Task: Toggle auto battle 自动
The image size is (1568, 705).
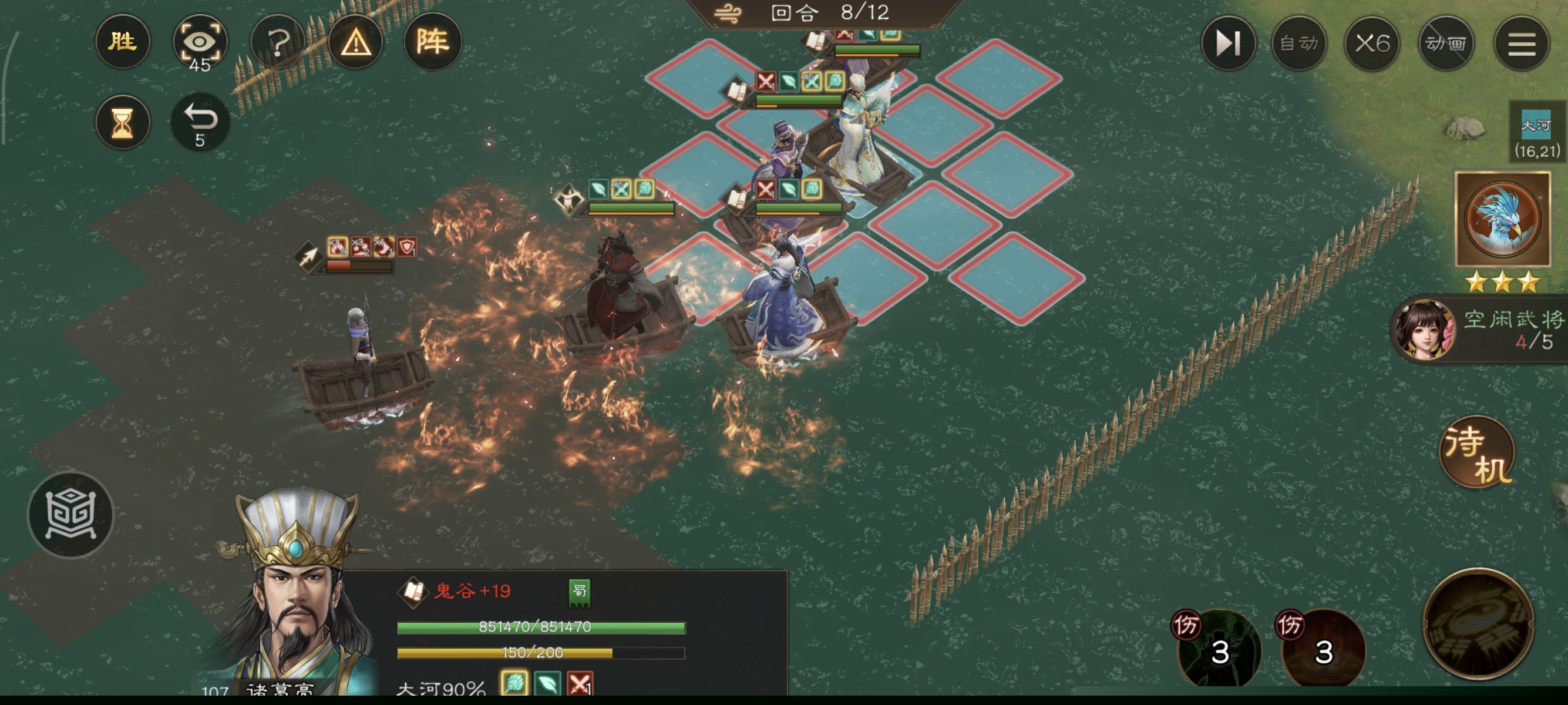Action: (1299, 43)
